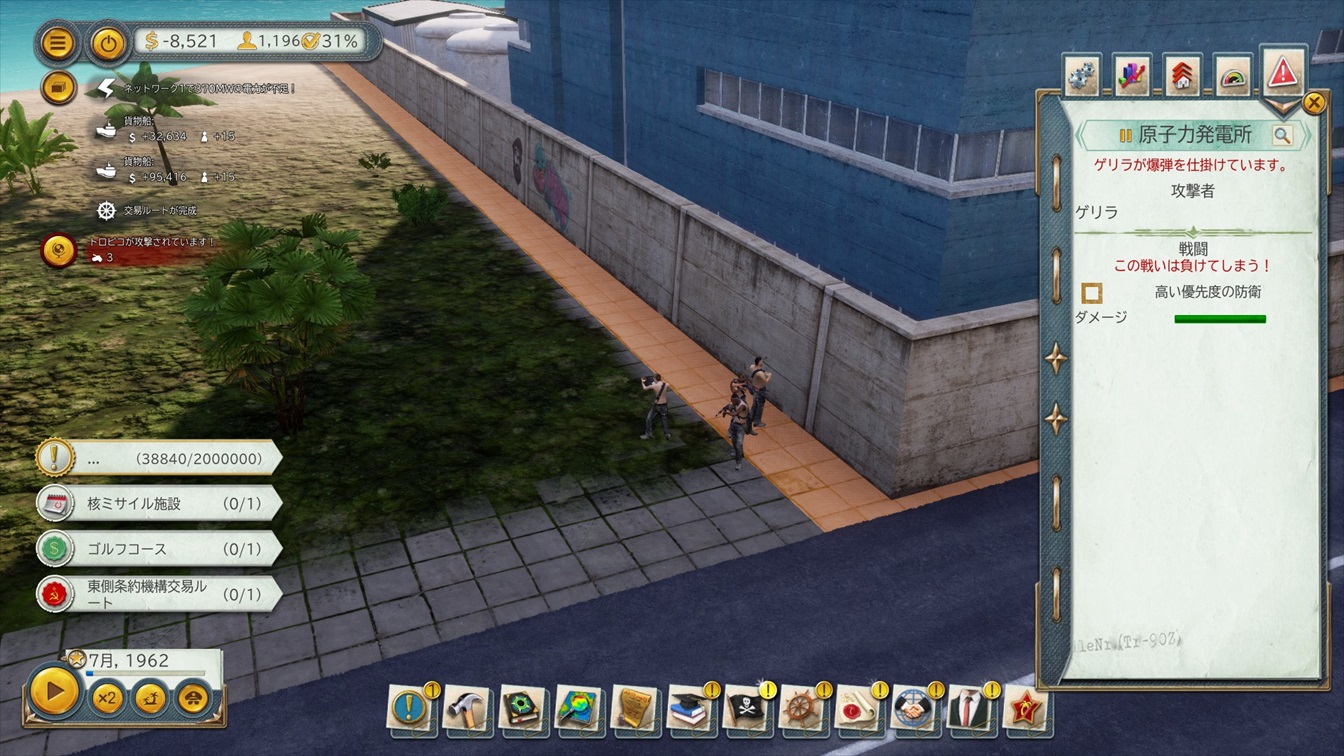Toggle the 高い優先度の防衛 checkbox
This screenshot has height=756, width=1344.
click(x=1092, y=292)
